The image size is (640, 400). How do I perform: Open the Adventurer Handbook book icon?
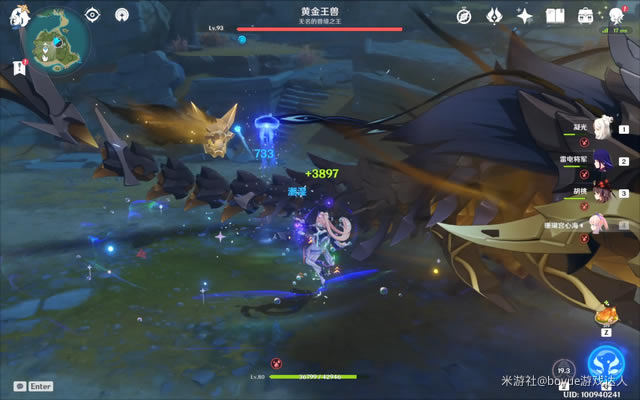tap(555, 16)
